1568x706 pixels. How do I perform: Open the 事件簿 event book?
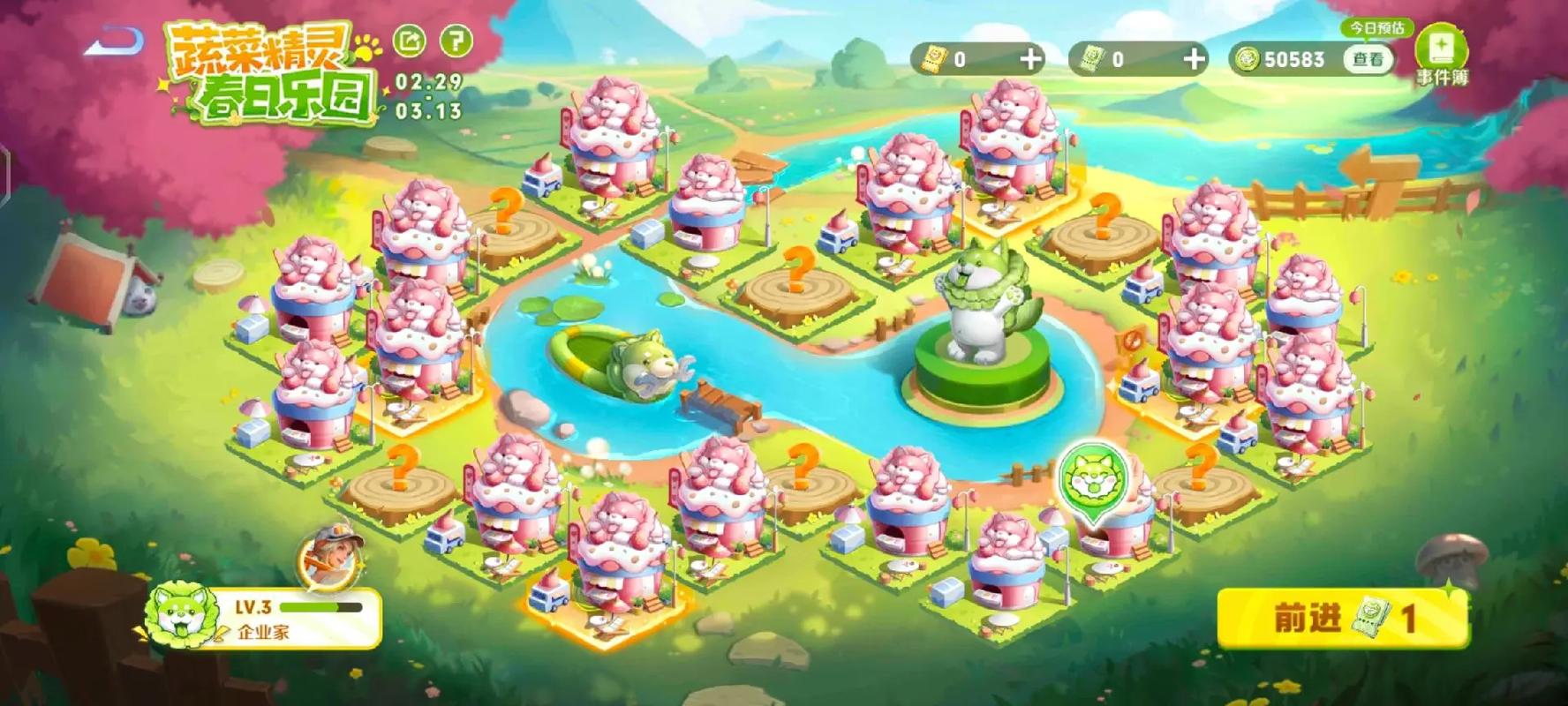coord(1441,55)
